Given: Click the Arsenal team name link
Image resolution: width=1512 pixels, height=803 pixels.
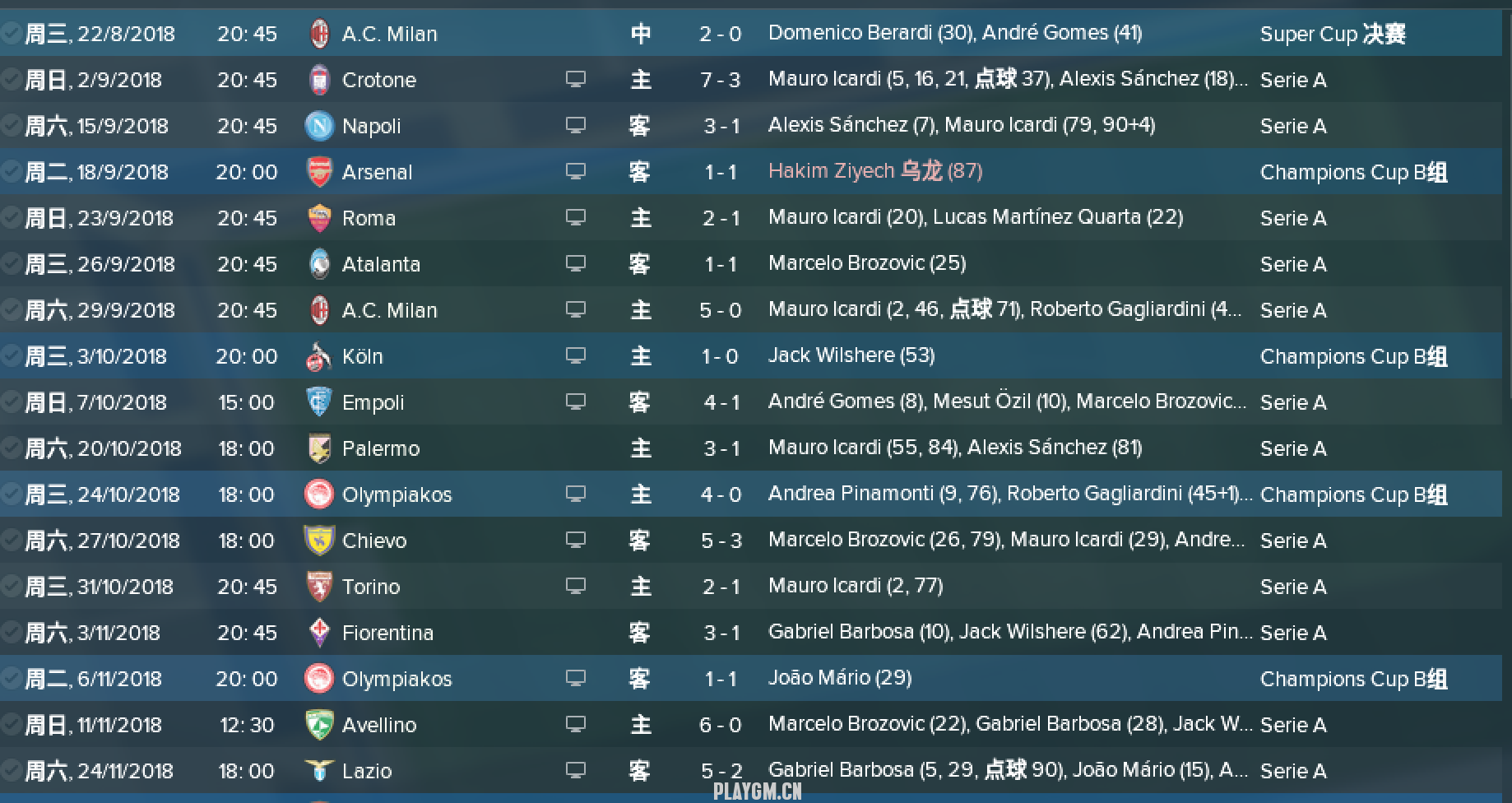Looking at the screenshot, I should [x=377, y=172].
